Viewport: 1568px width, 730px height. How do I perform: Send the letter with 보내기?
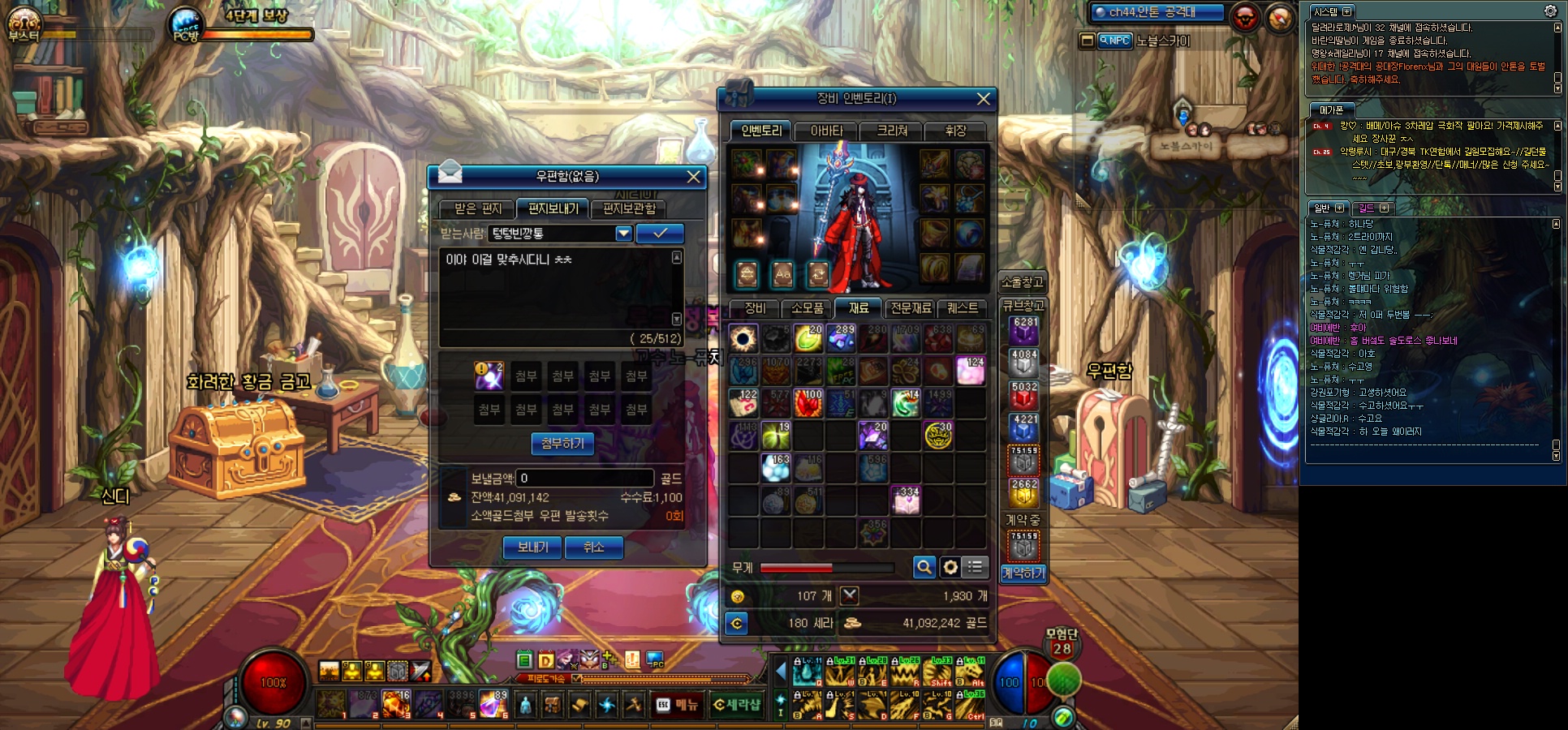(x=532, y=547)
